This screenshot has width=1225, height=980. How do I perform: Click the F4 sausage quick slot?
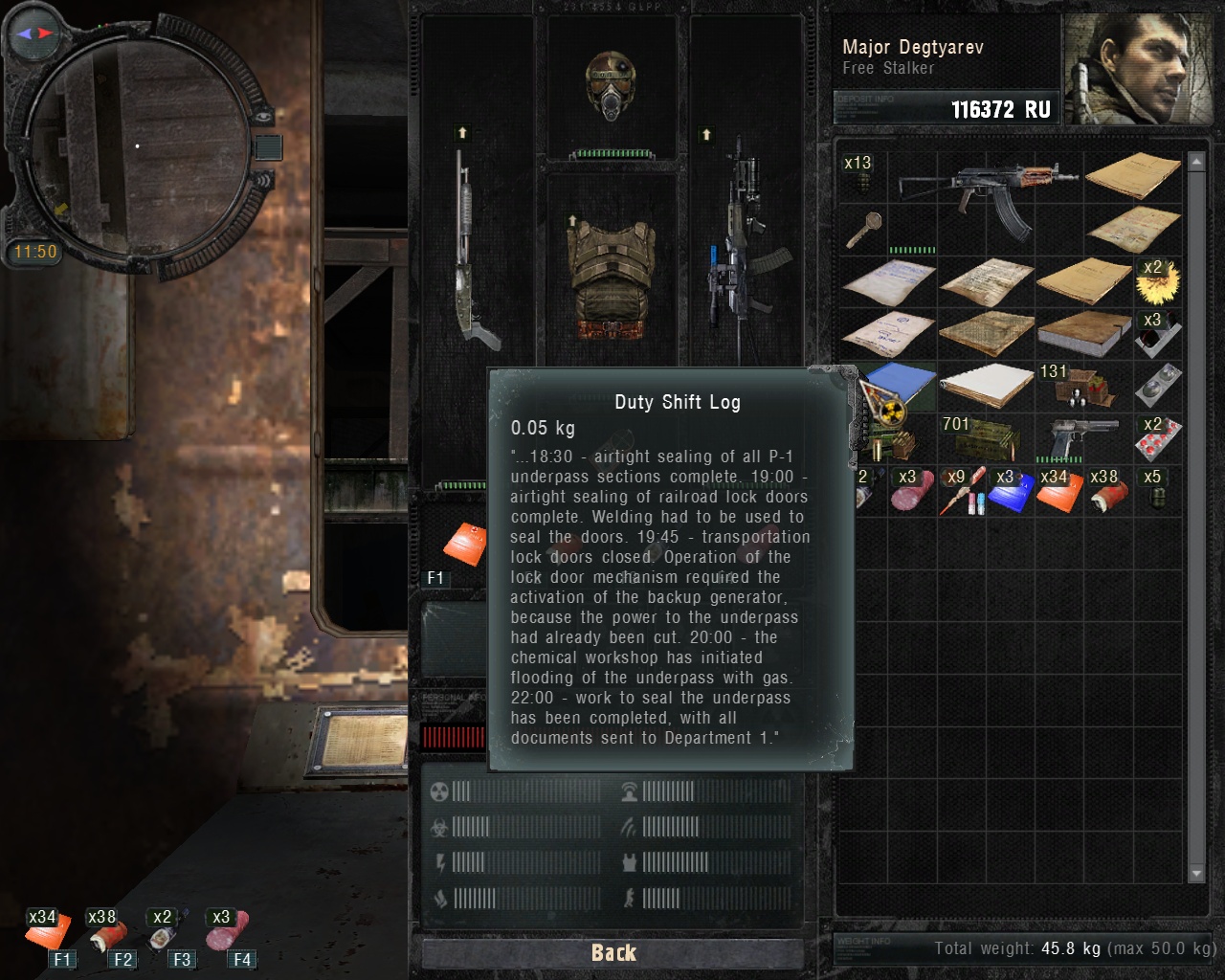click(x=228, y=931)
